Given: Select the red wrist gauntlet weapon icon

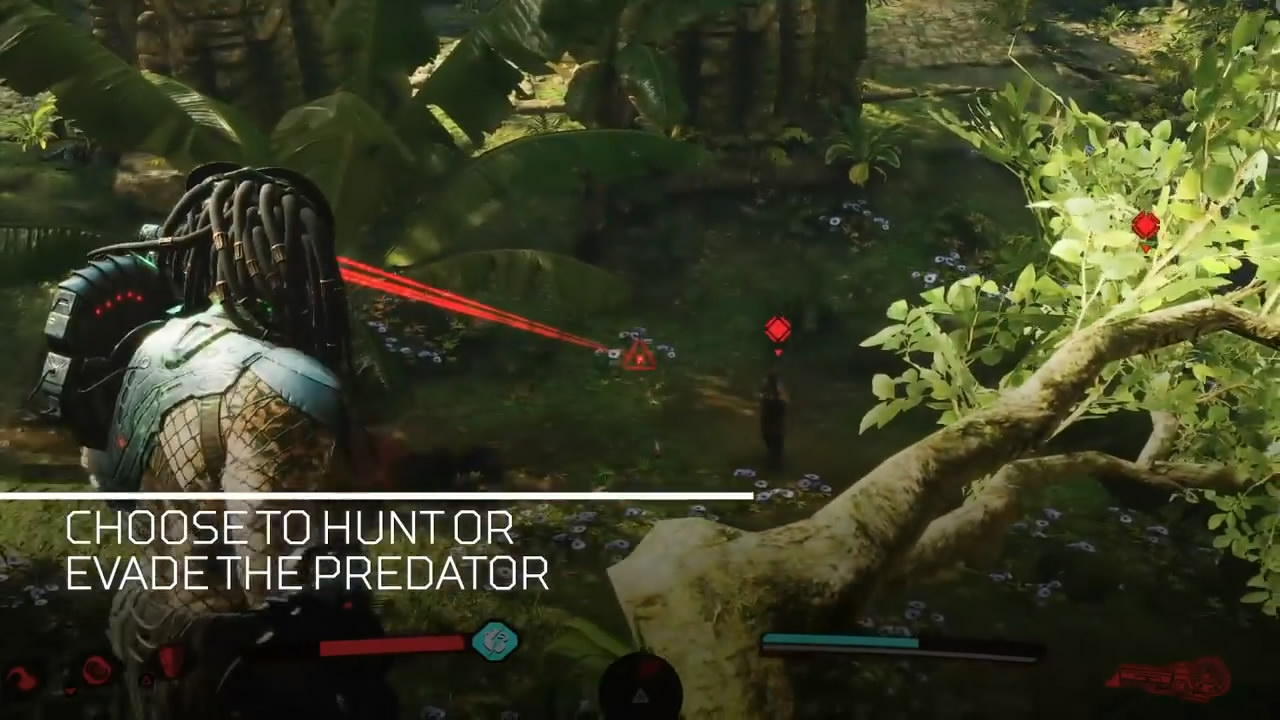Looking at the screenshot, I should click(1169, 680).
